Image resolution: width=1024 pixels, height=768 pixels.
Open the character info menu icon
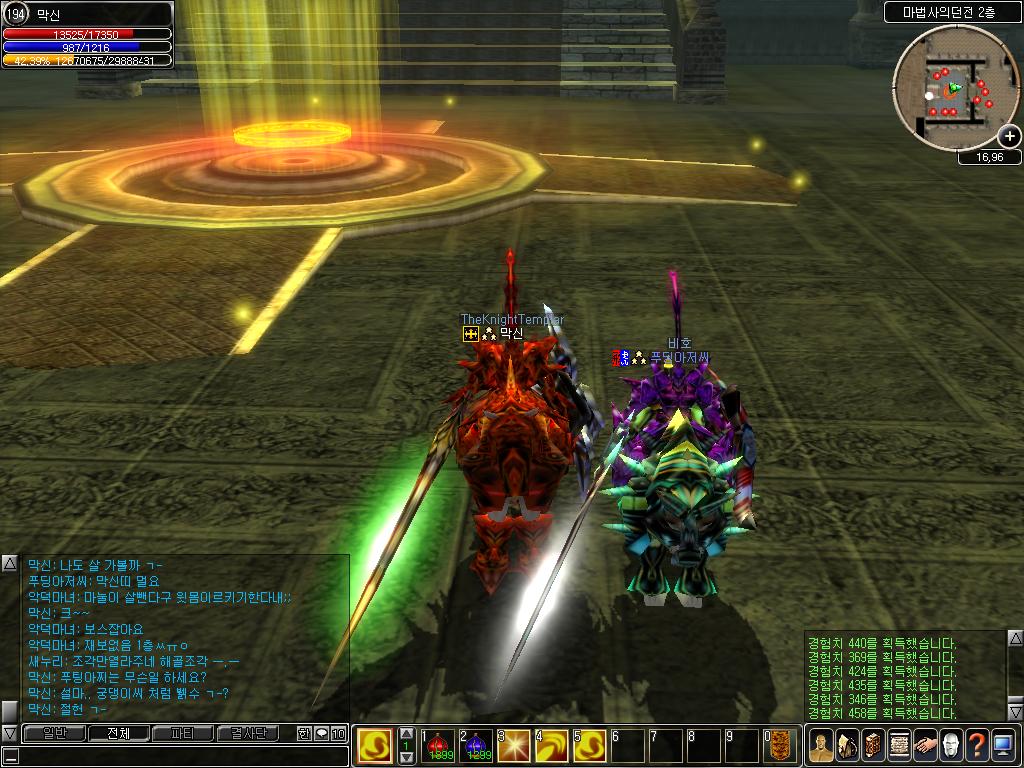821,745
